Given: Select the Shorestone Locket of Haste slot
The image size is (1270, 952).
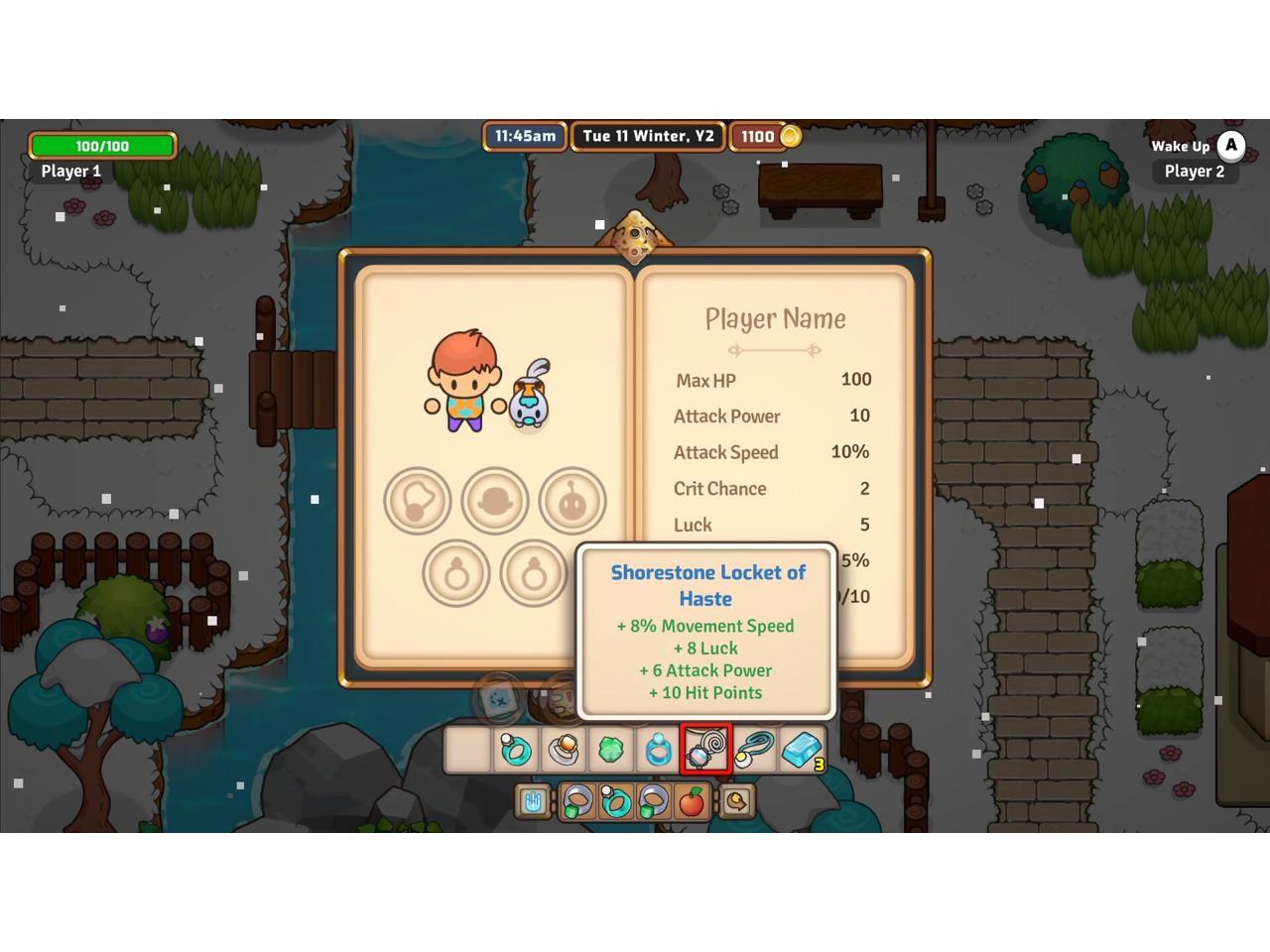Looking at the screenshot, I should [x=705, y=750].
